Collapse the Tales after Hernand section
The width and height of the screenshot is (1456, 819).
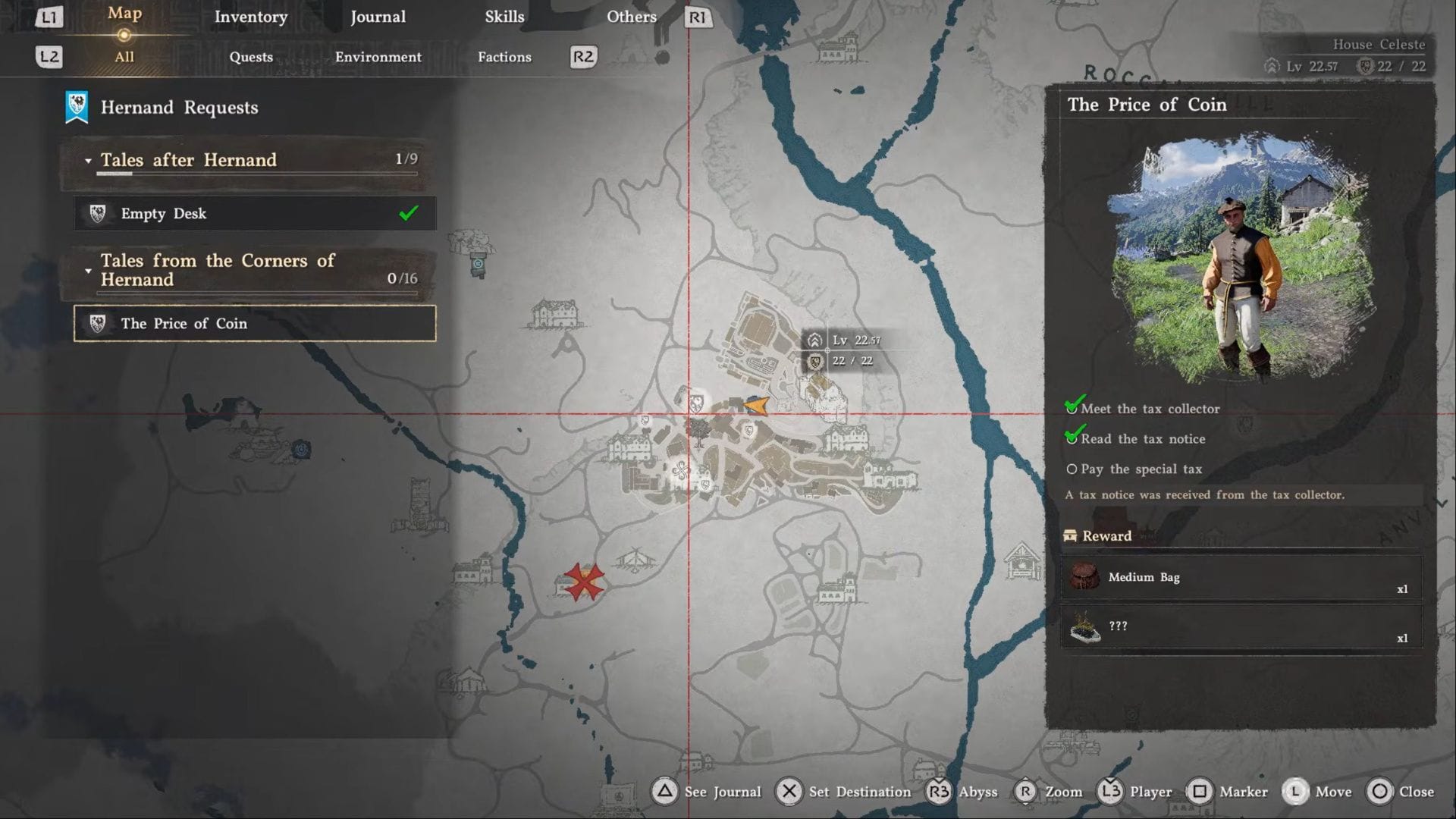coord(89,161)
